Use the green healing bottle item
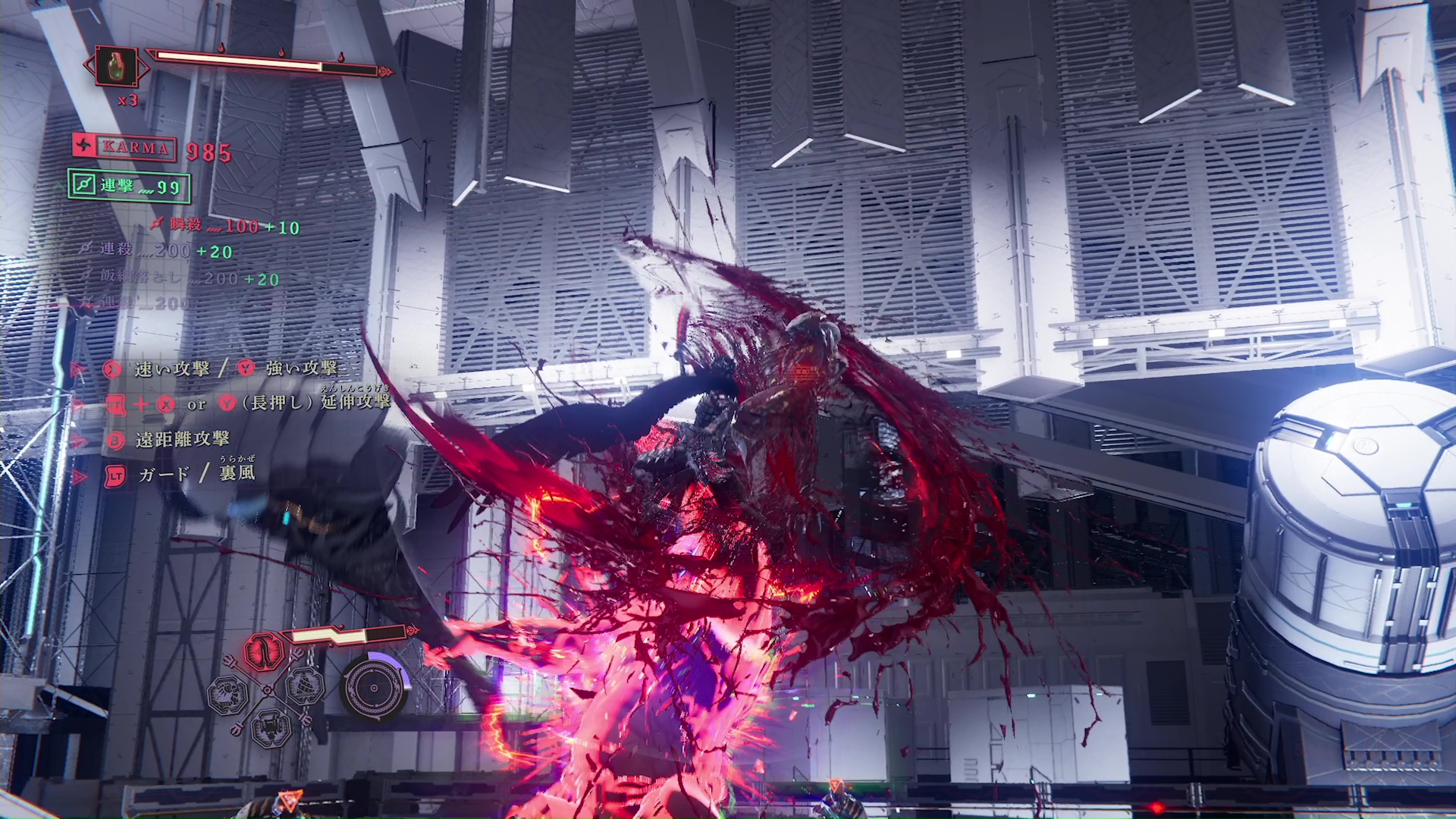Viewport: 1456px width, 819px height. click(x=116, y=67)
